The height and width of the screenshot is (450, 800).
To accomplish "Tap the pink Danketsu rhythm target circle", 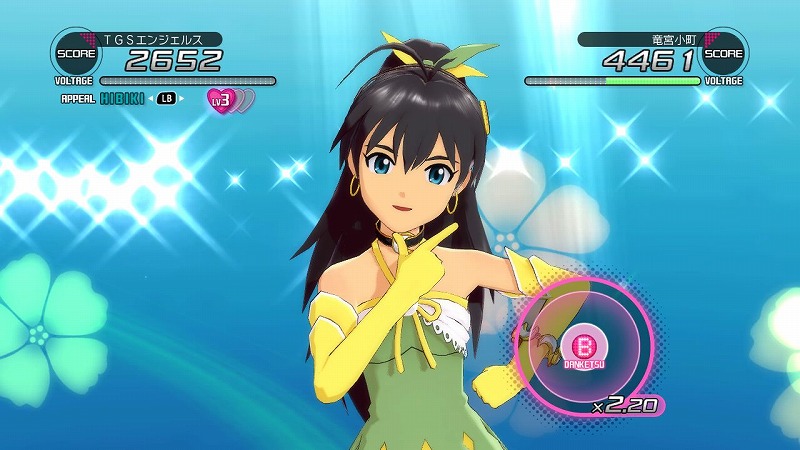I will tap(582, 345).
